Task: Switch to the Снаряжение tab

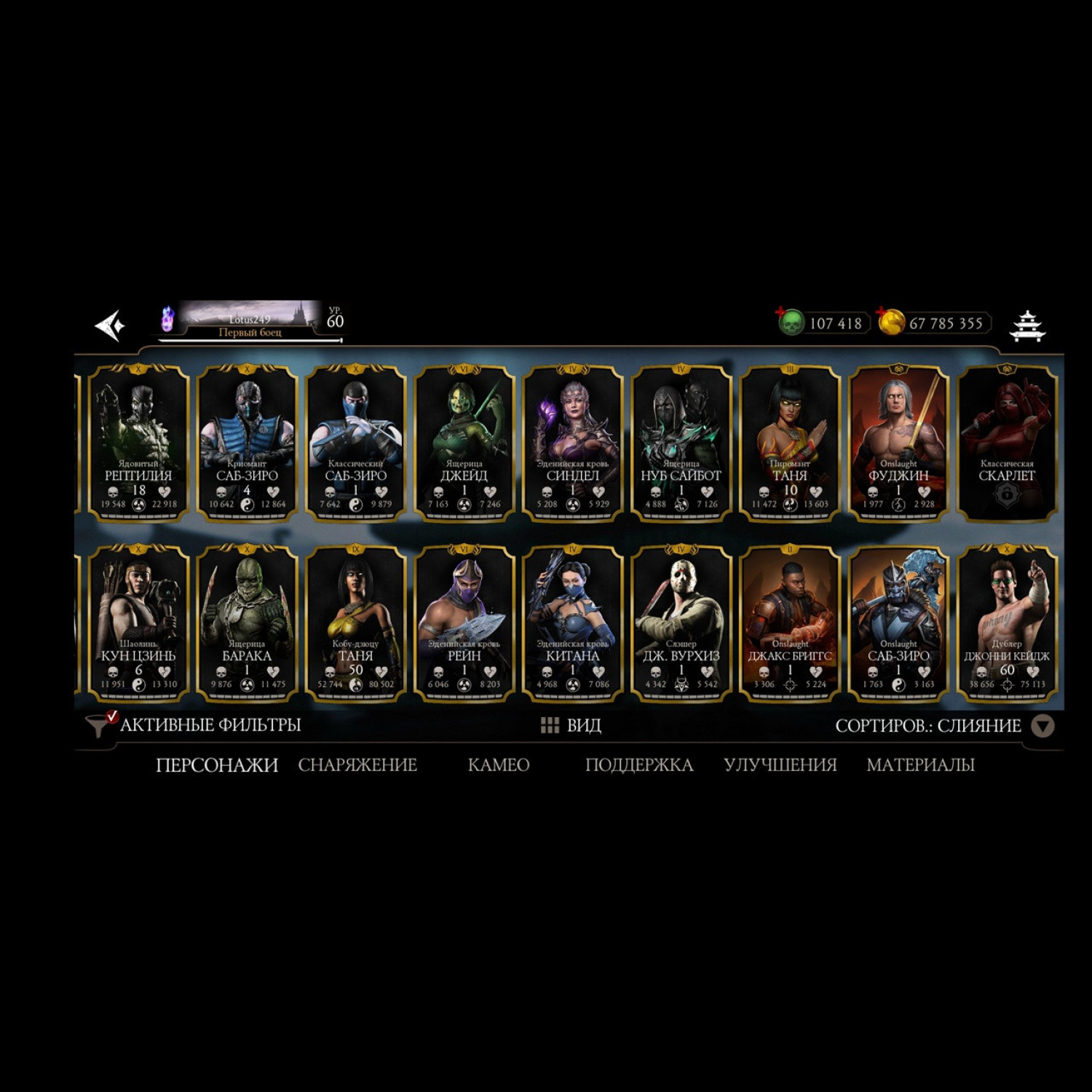Action: click(x=357, y=765)
